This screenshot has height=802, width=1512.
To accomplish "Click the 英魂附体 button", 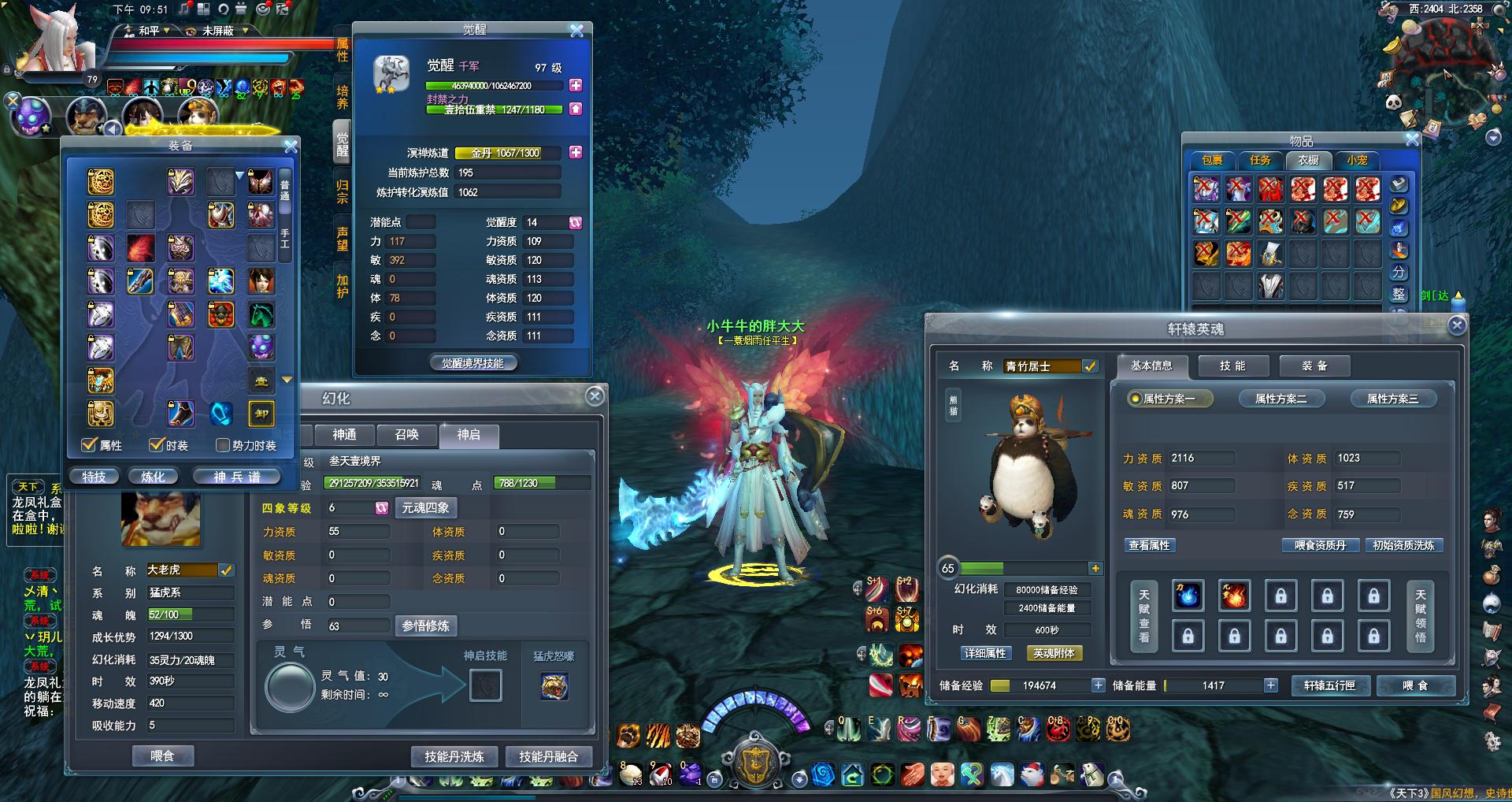I will click(1054, 653).
